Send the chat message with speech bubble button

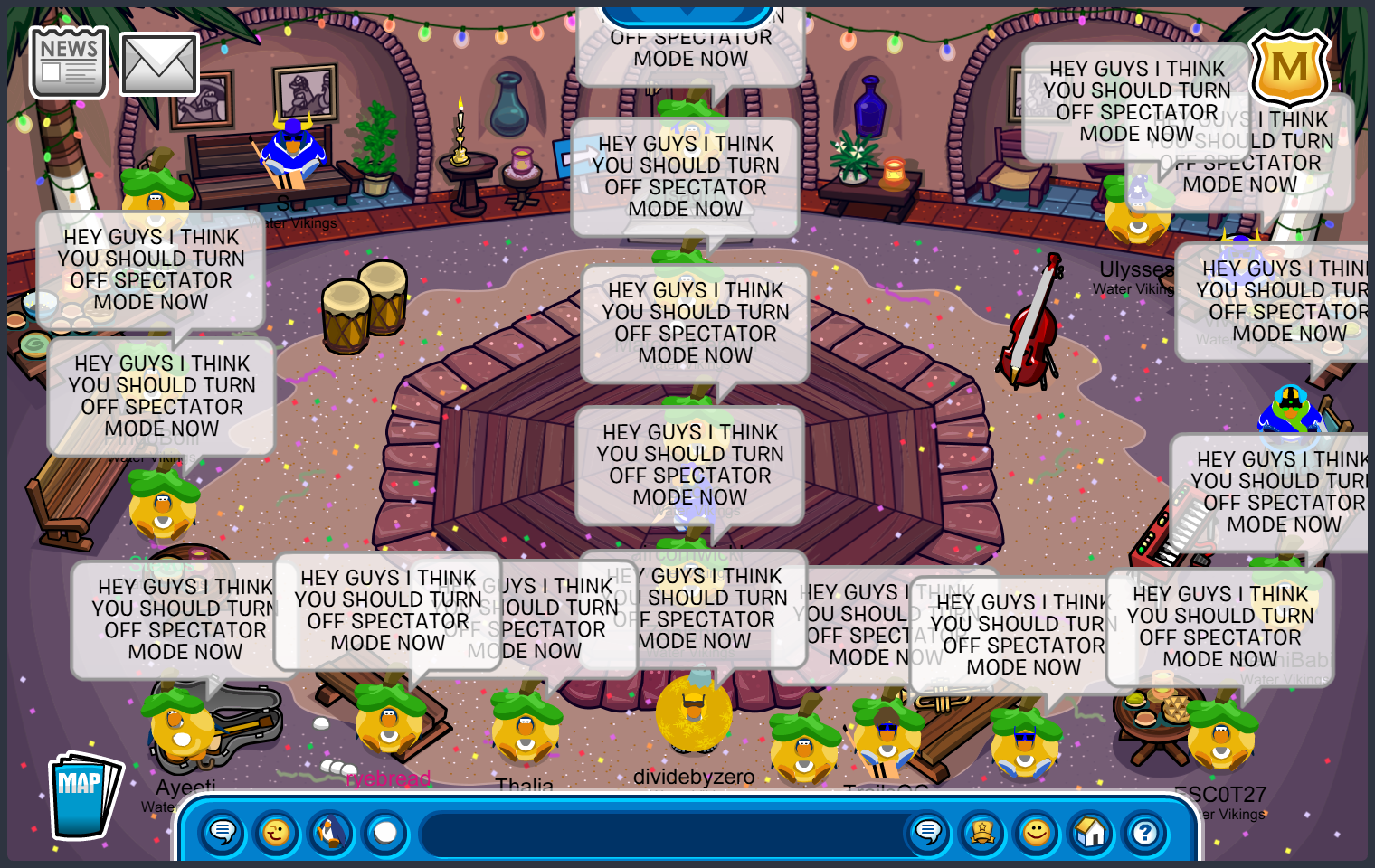[928, 832]
